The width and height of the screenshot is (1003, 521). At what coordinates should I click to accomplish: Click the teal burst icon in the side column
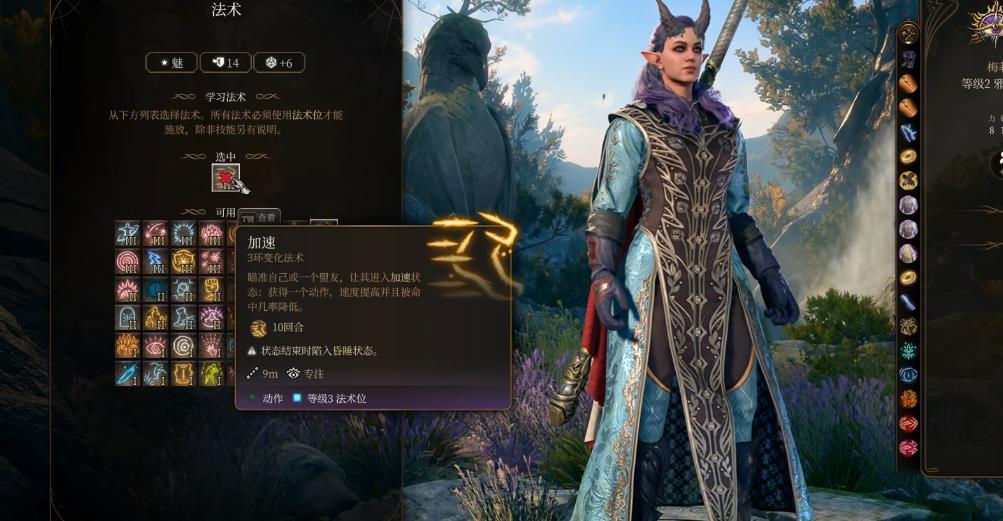(908, 350)
